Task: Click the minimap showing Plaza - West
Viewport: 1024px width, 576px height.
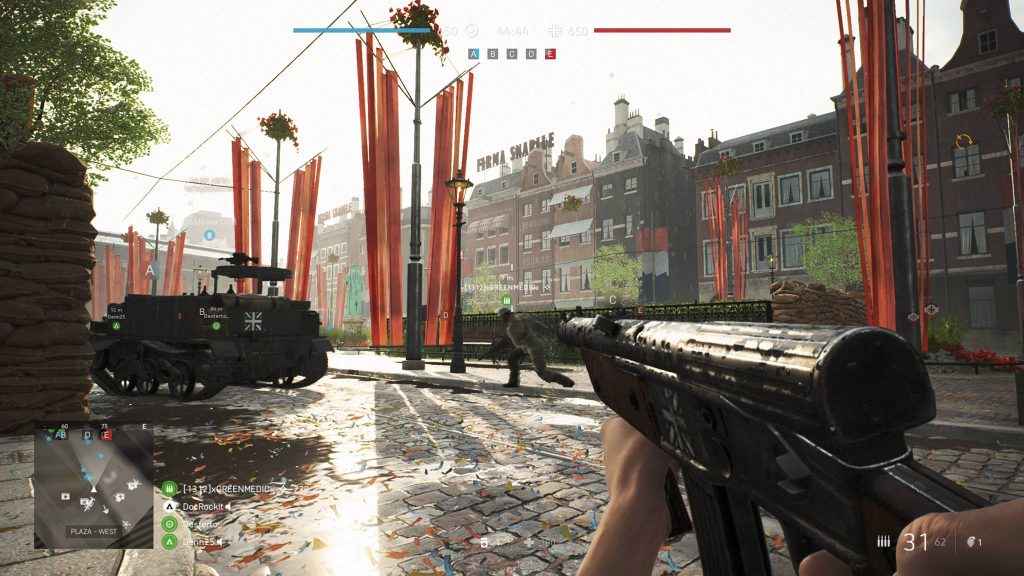Action: (x=94, y=486)
